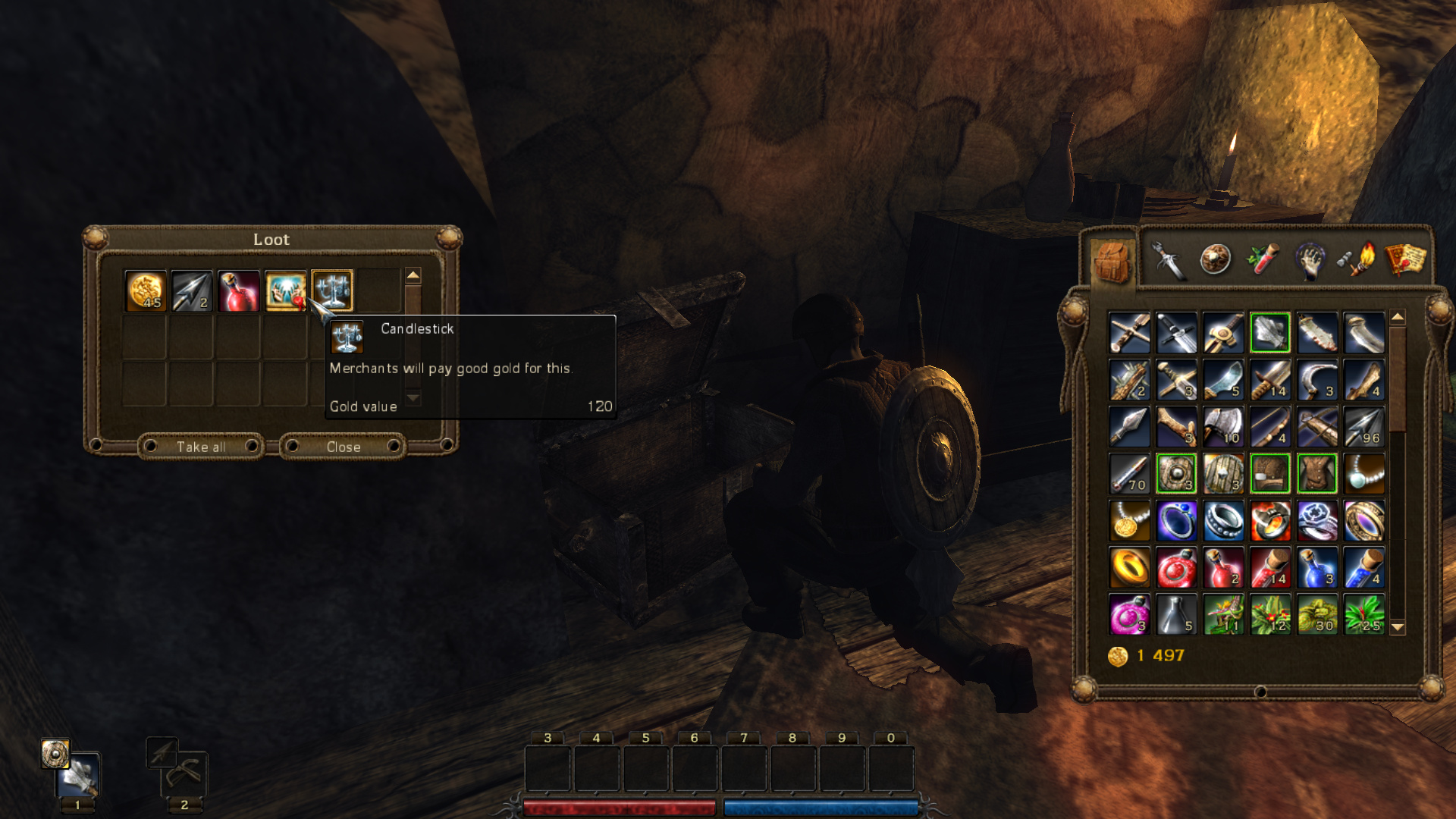Screen dimensions: 1456x819
Task: Select the stack of 96 arrows in inventory
Action: pos(1363,427)
